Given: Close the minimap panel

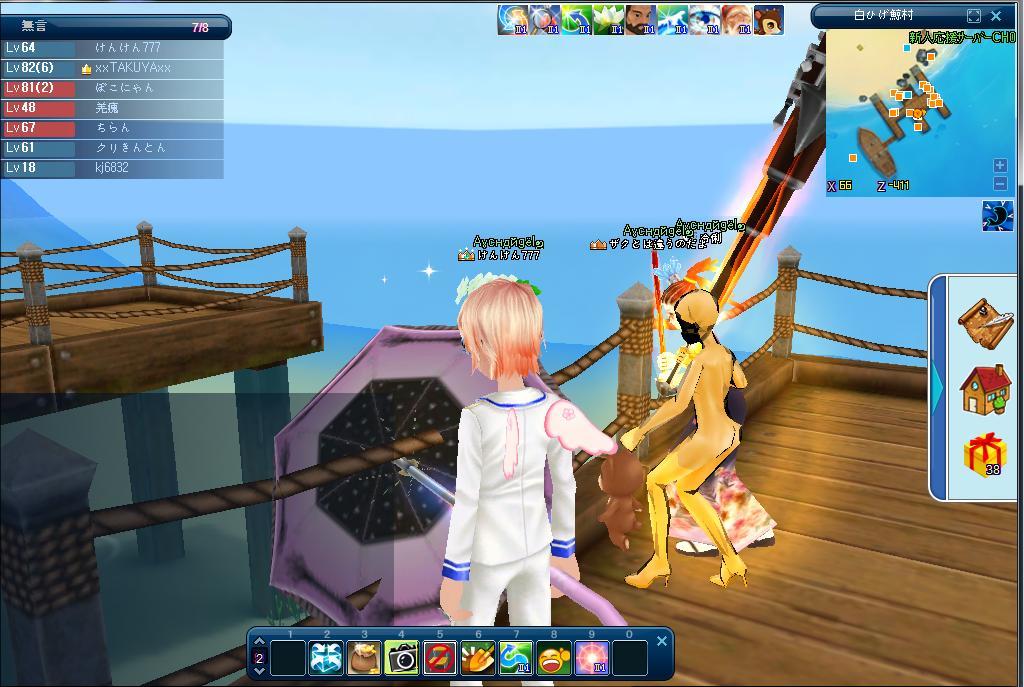Looking at the screenshot, I should (996, 16).
